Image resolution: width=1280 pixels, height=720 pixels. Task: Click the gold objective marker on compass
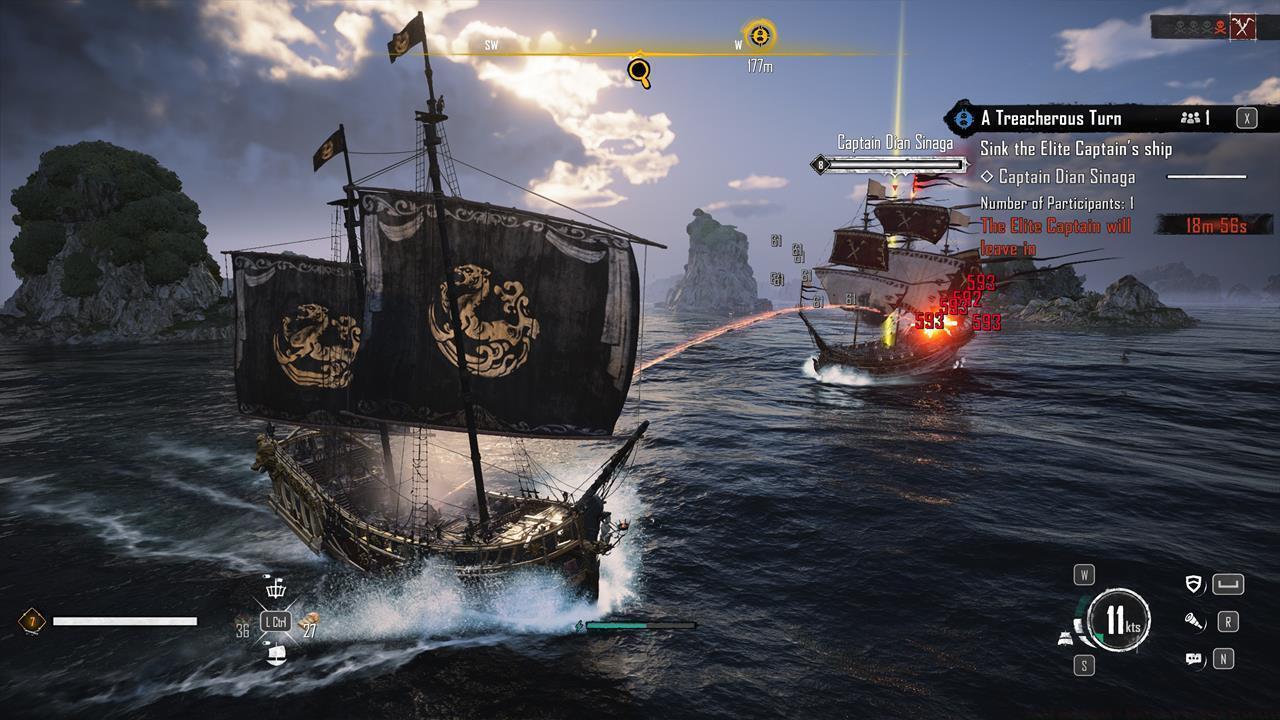(760, 37)
